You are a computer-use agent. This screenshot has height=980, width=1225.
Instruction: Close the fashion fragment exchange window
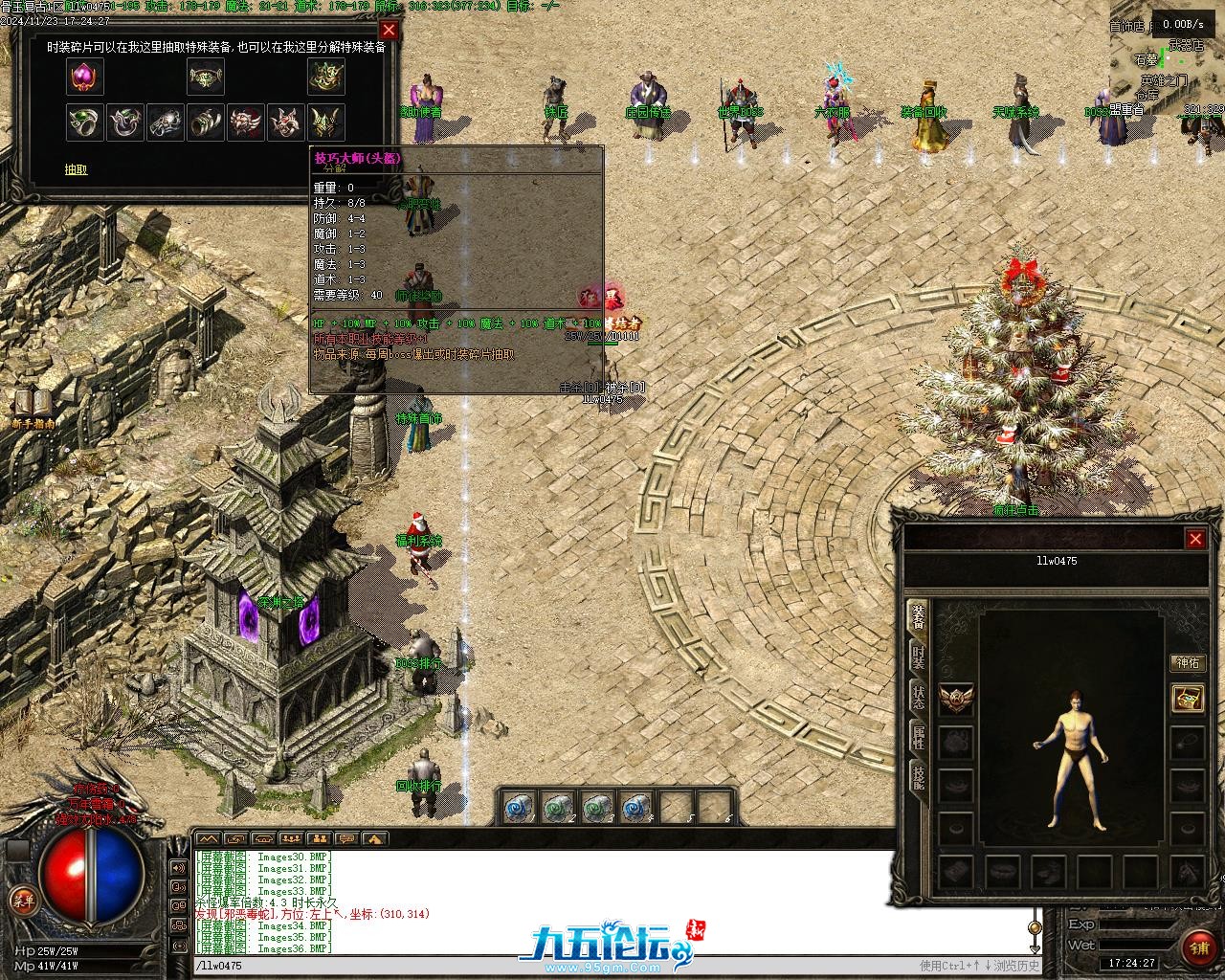[389, 31]
